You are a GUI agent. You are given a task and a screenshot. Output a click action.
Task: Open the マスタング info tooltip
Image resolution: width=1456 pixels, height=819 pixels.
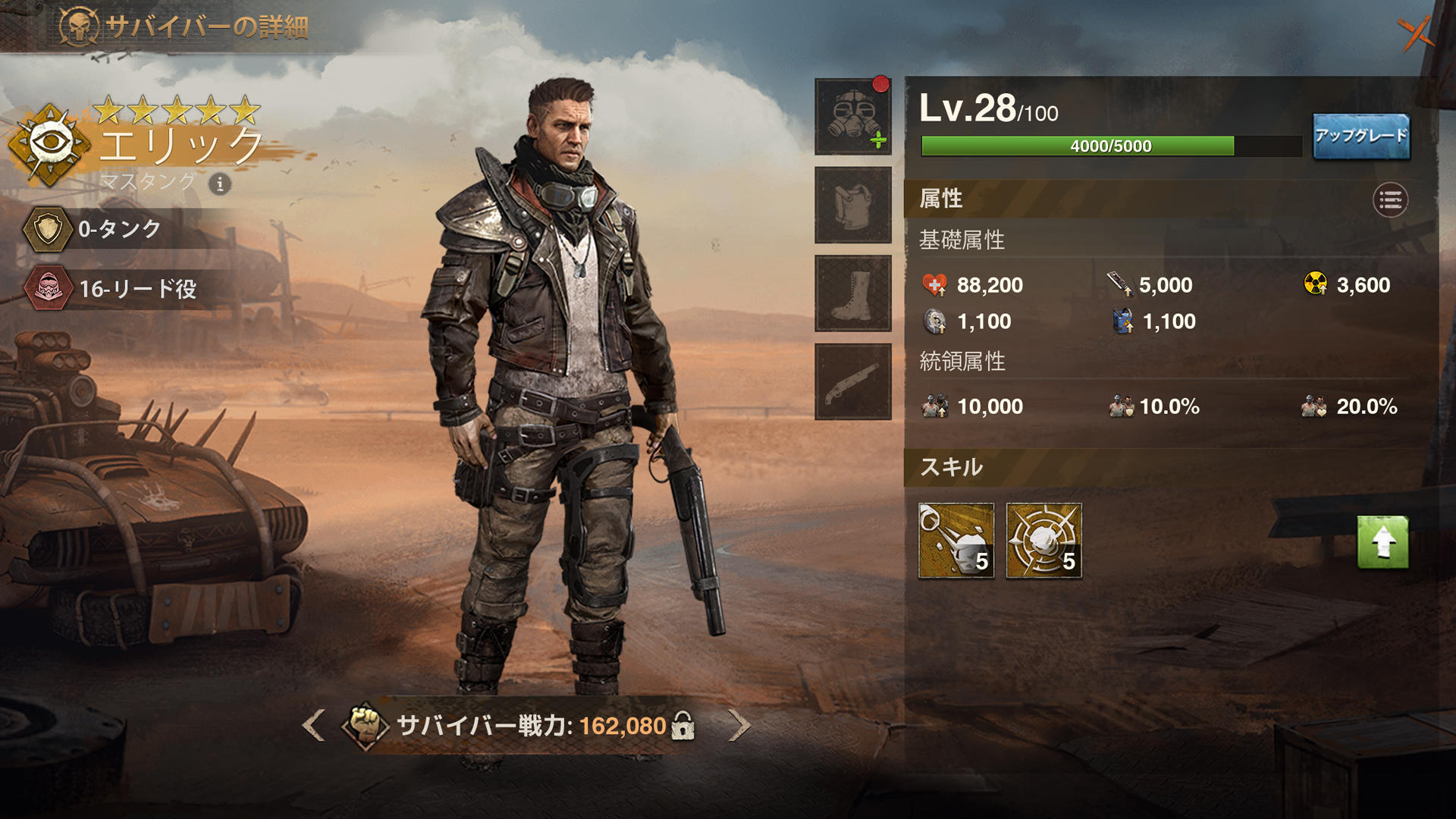(x=219, y=184)
